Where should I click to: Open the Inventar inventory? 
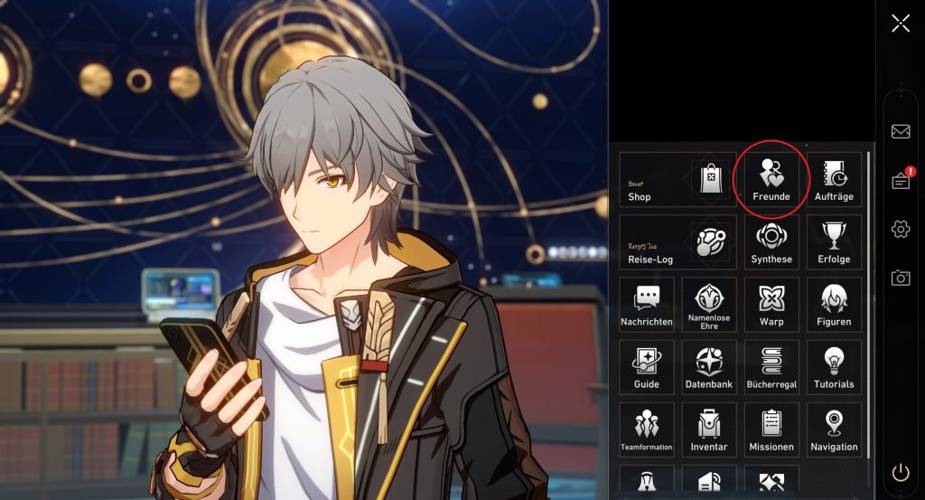coord(709,430)
